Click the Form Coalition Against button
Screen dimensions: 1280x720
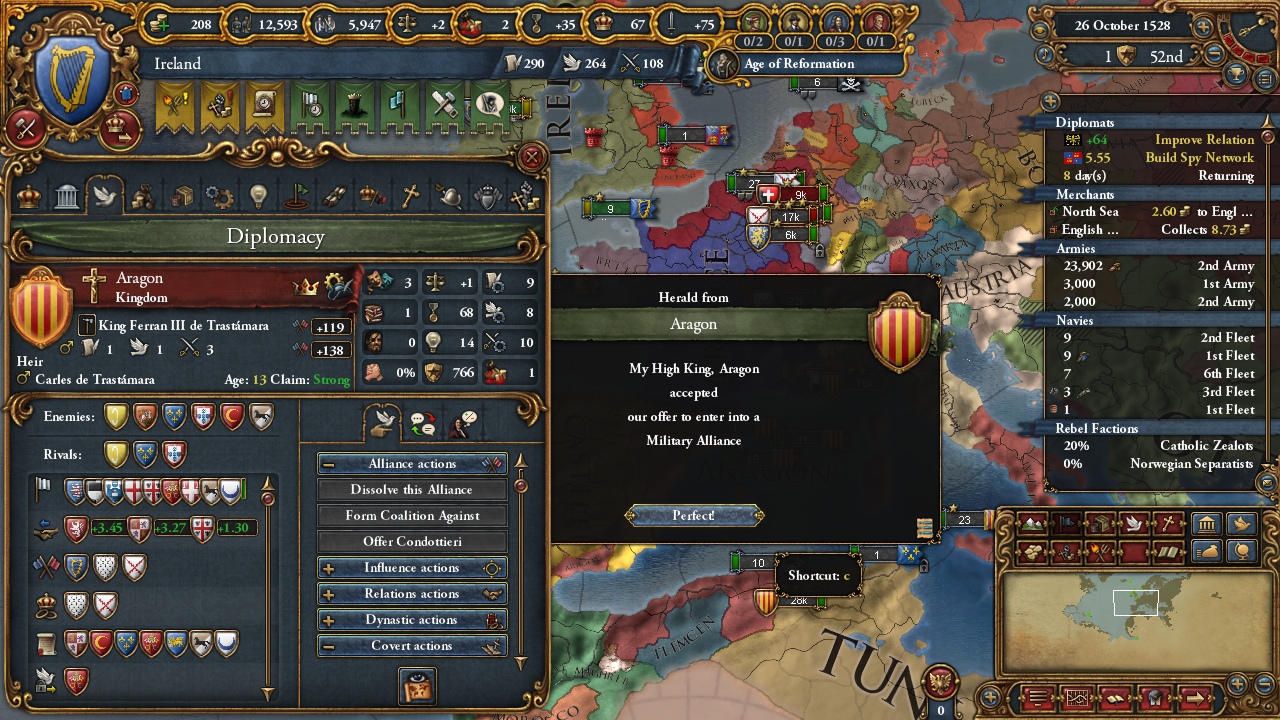click(411, 515)
